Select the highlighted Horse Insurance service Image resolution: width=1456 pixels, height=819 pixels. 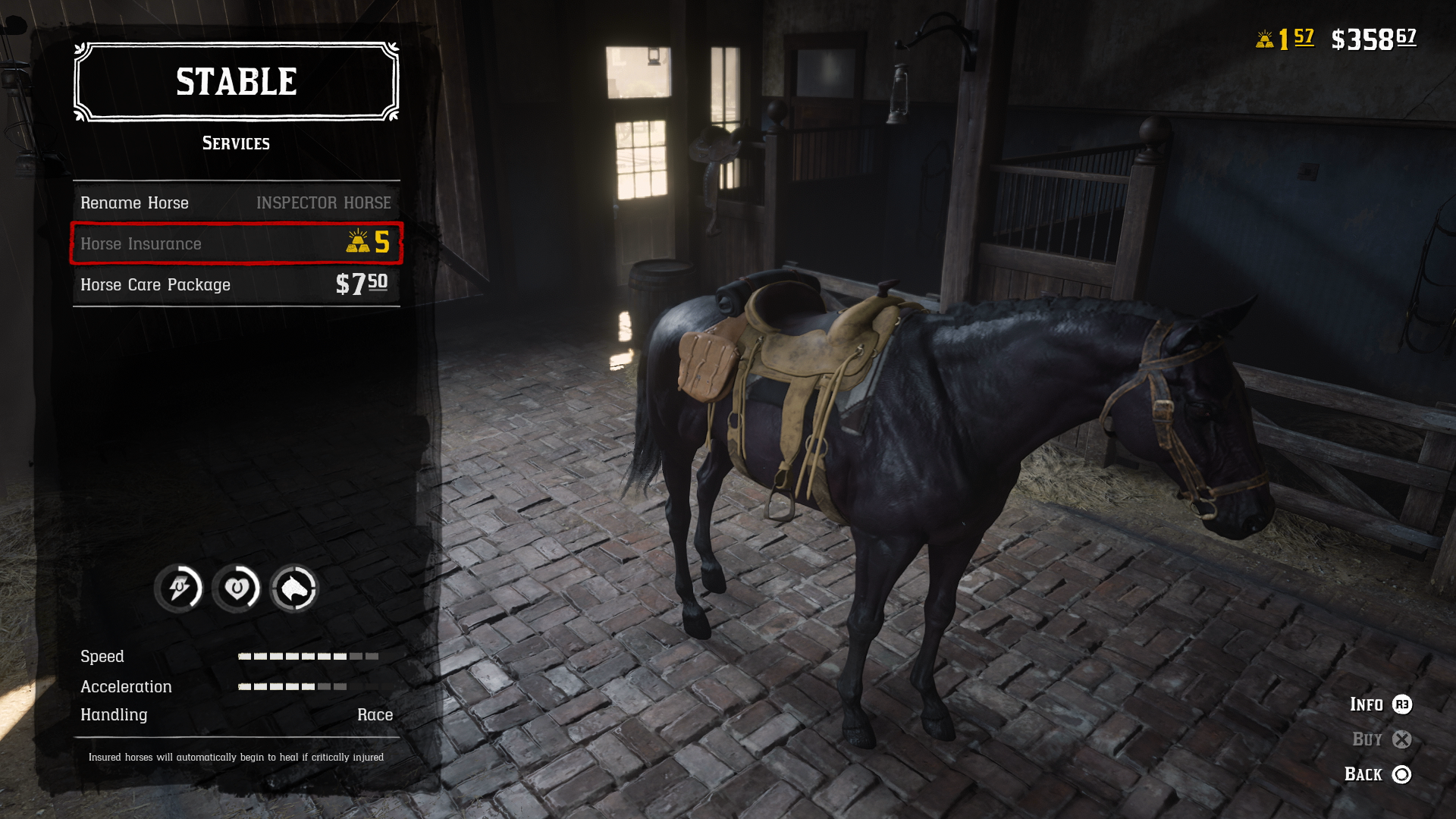click(235, 243)
